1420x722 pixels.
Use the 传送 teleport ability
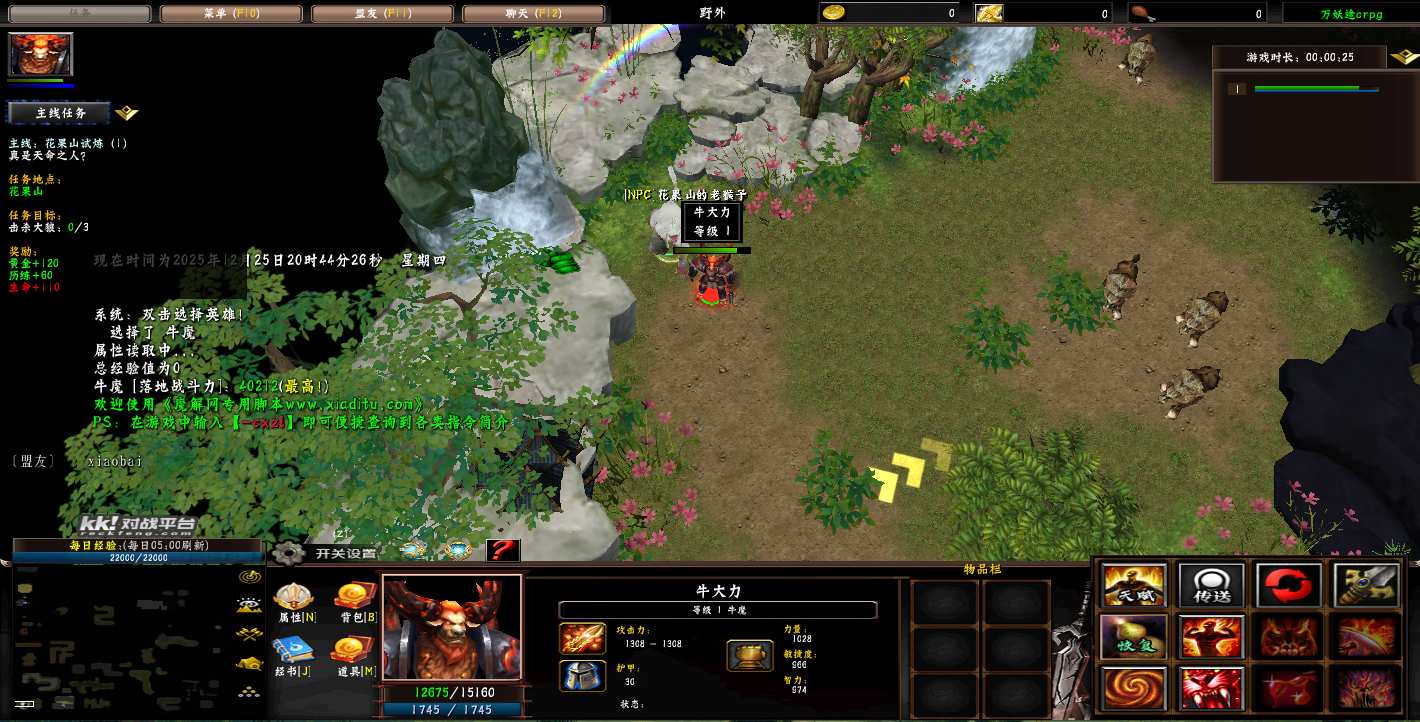[1211, 585]
